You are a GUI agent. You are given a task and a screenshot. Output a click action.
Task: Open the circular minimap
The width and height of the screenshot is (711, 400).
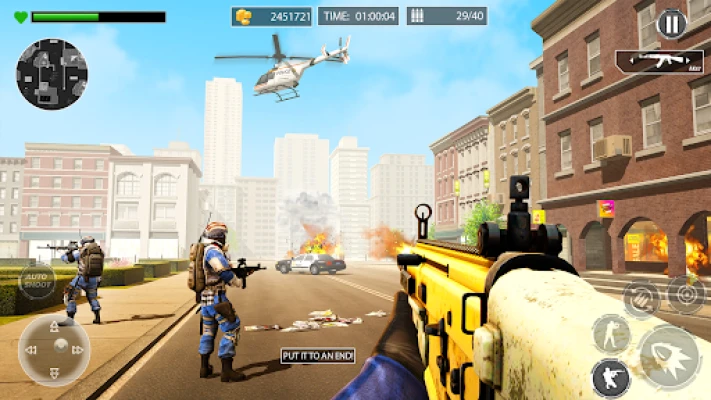[x=51, y=74]
